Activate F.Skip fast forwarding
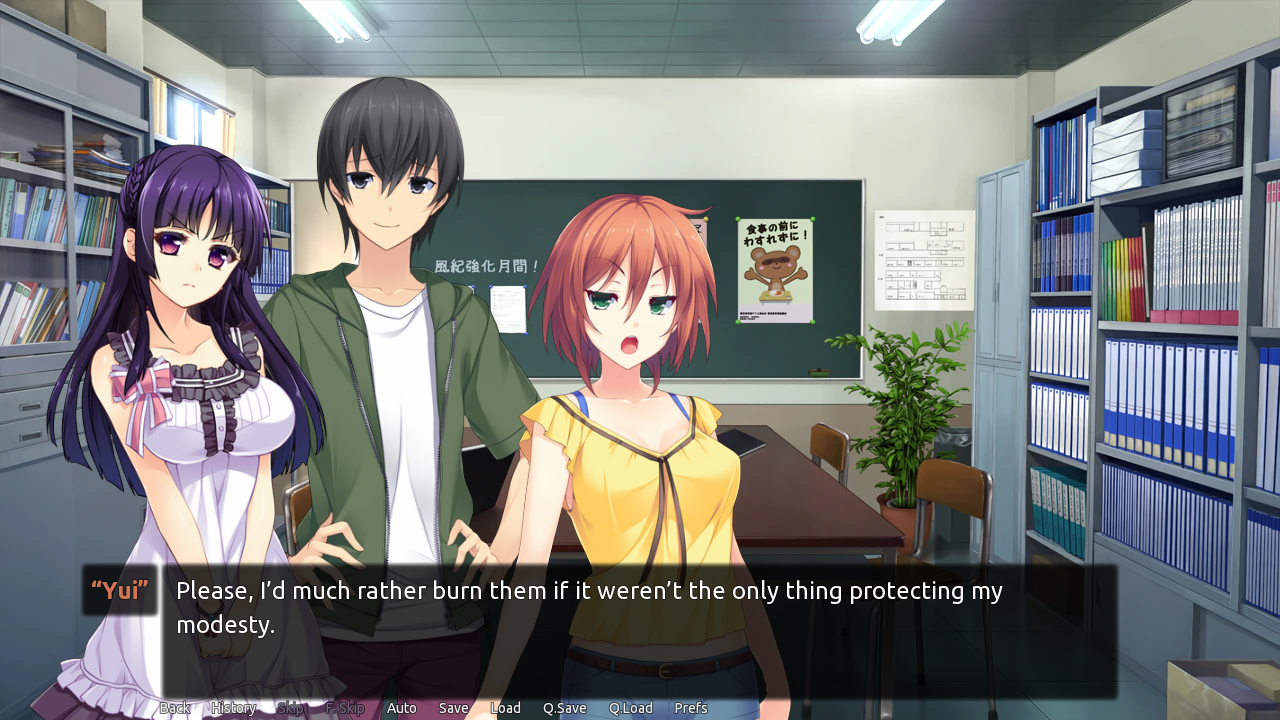Screen dimensions: 1280x720 click(345, 707)
